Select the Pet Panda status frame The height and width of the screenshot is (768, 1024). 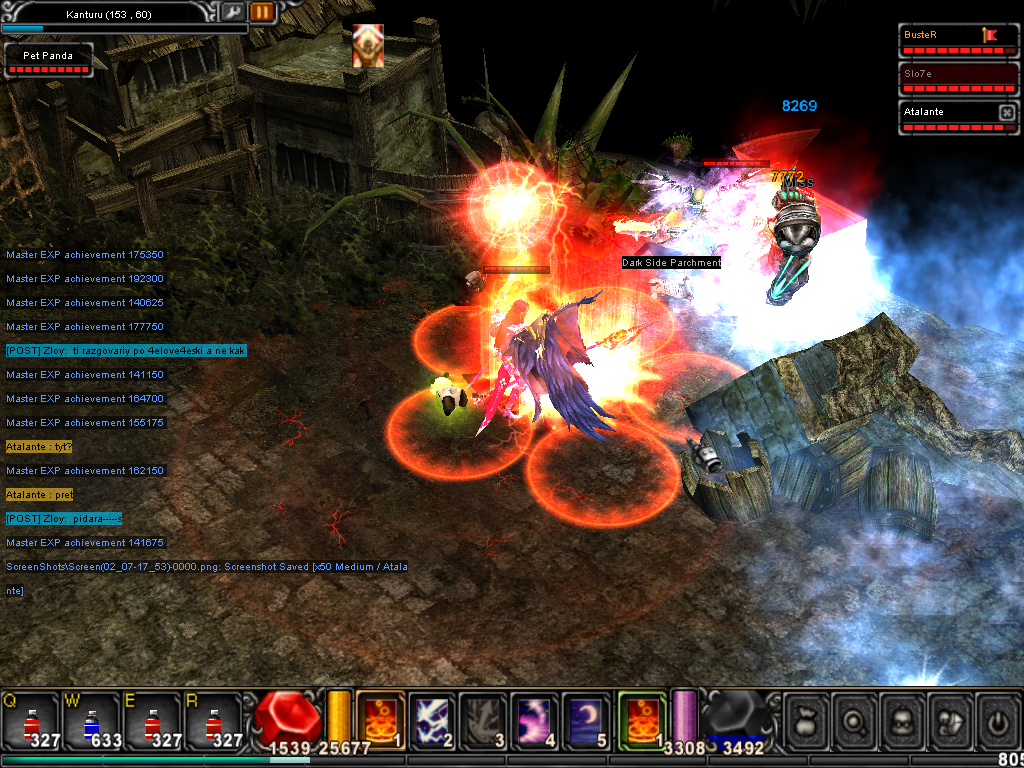[x=48, y=59]
